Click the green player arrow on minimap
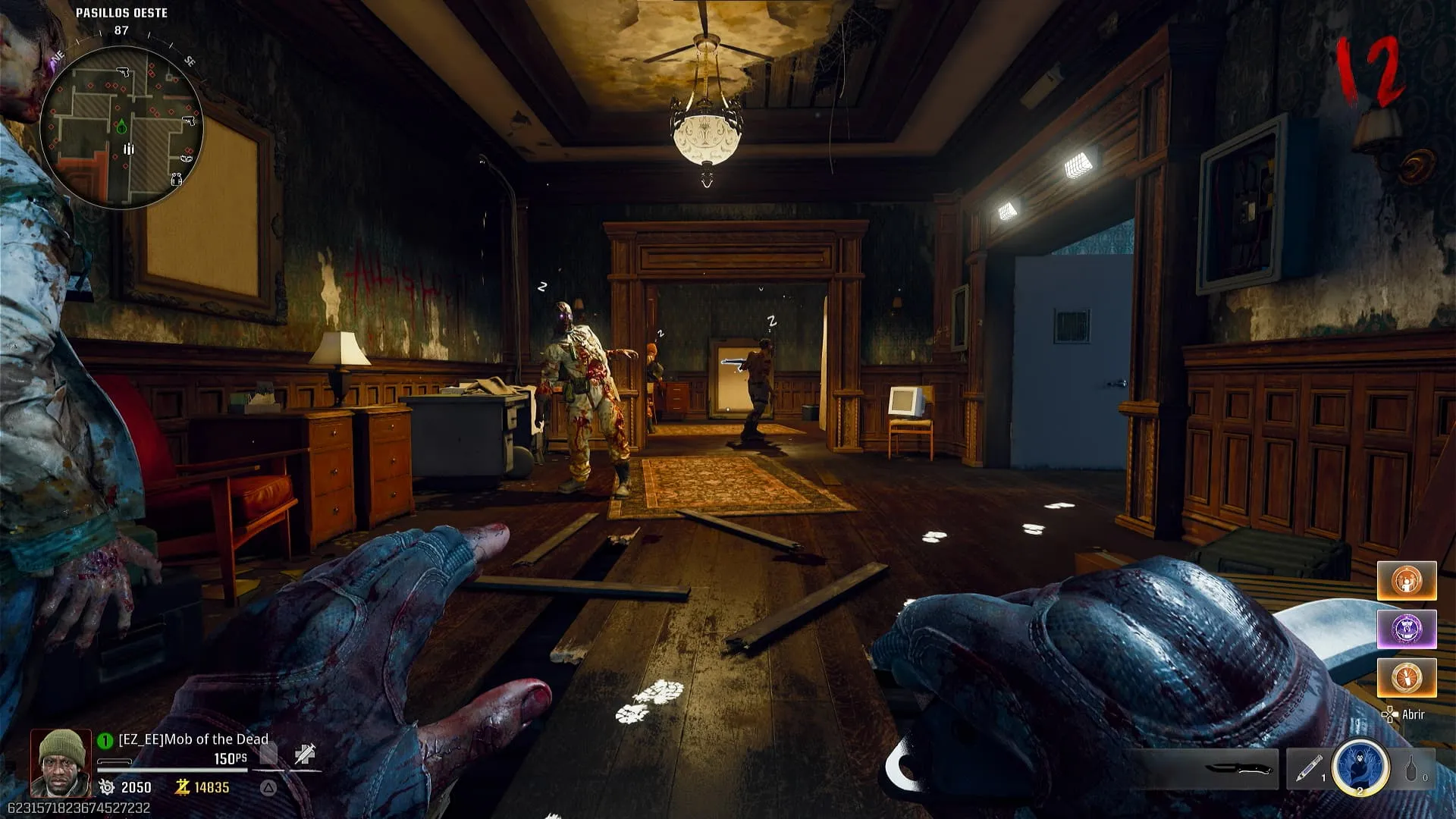This screenshot has width=1456, height=819. pos(121,126)
